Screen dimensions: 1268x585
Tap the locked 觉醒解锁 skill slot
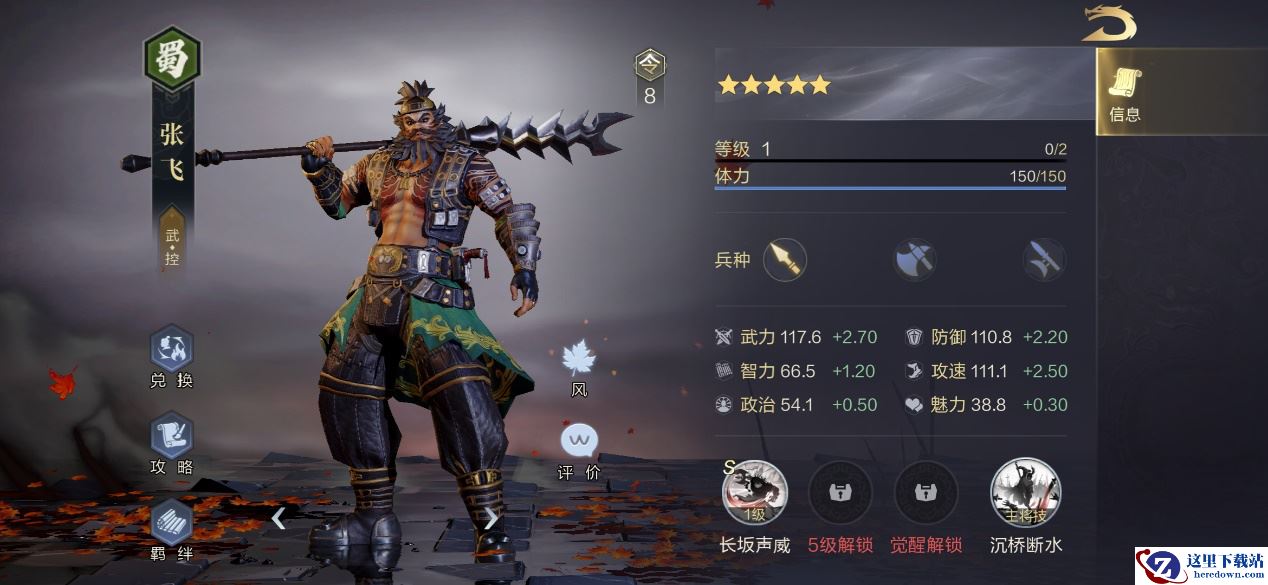tap(926, 493)
